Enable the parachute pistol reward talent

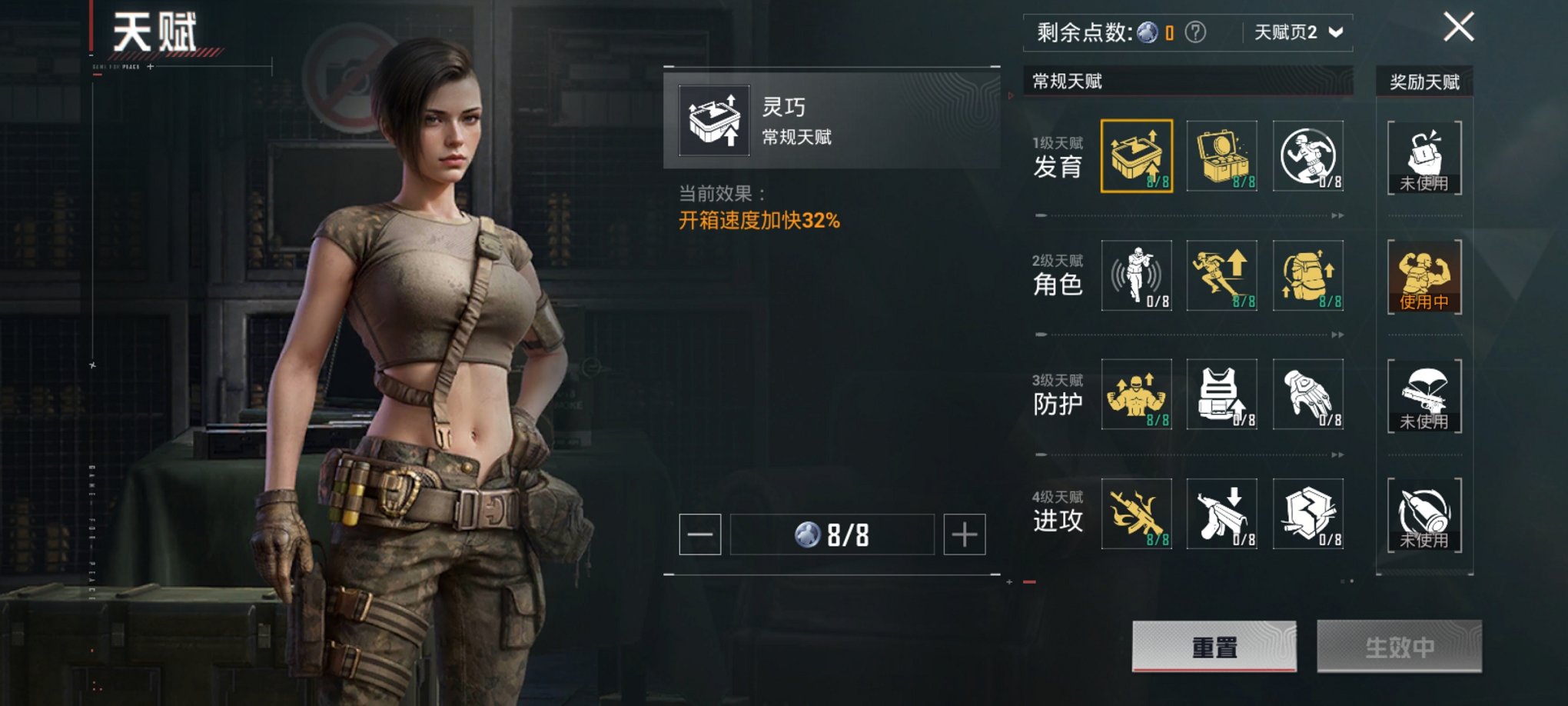[x=1423, y=396]
